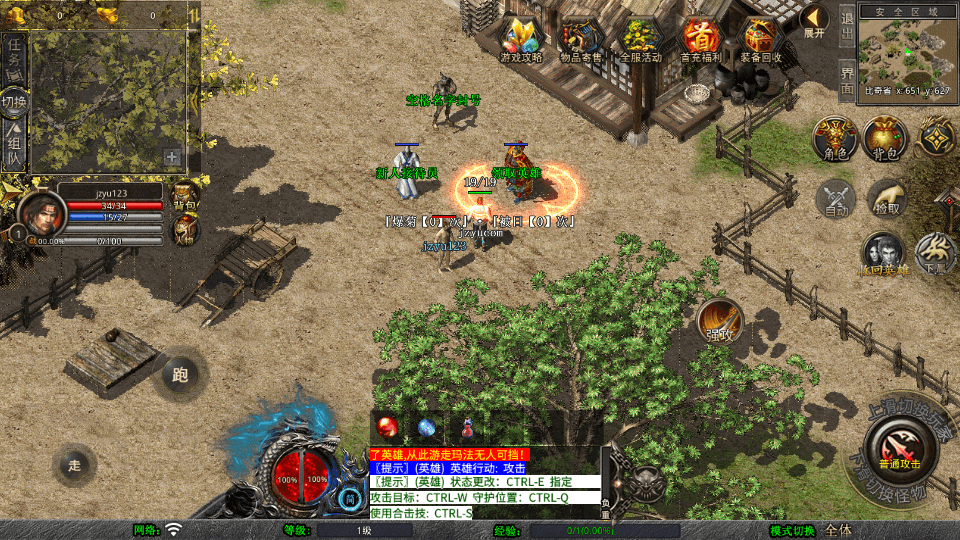The width and height of the screenshot is (960, 540).
Task: Open the 角色 character panel
Action: click(x=834, y=139)
